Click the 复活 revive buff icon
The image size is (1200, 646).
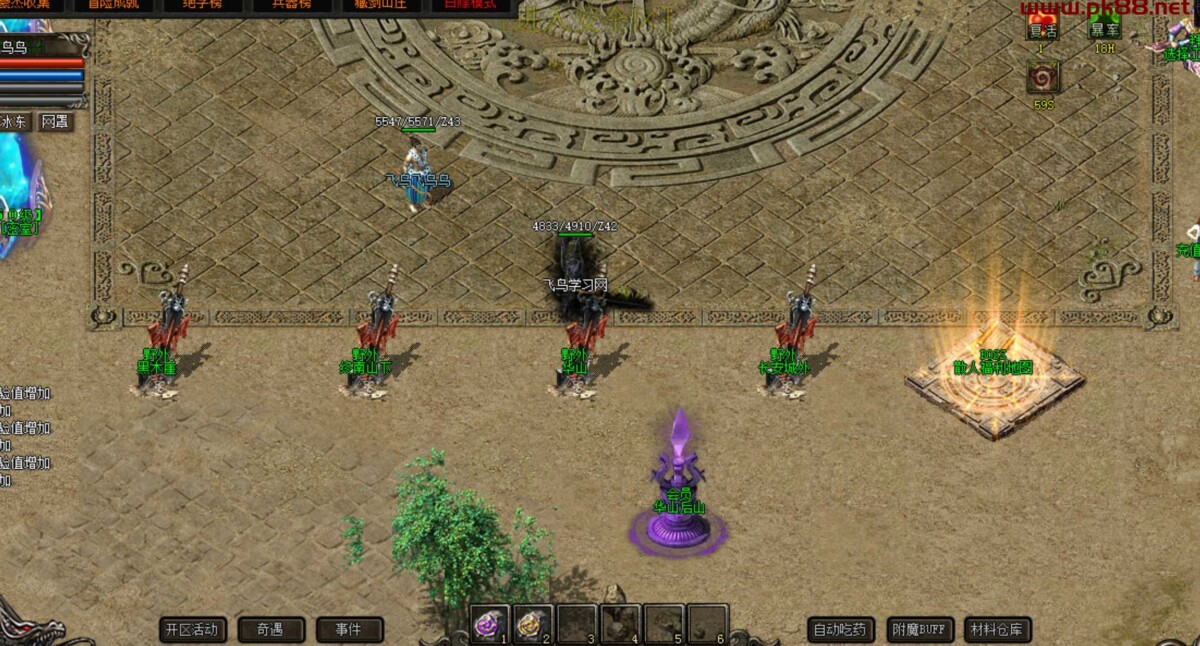click(x=1042, y=28)
